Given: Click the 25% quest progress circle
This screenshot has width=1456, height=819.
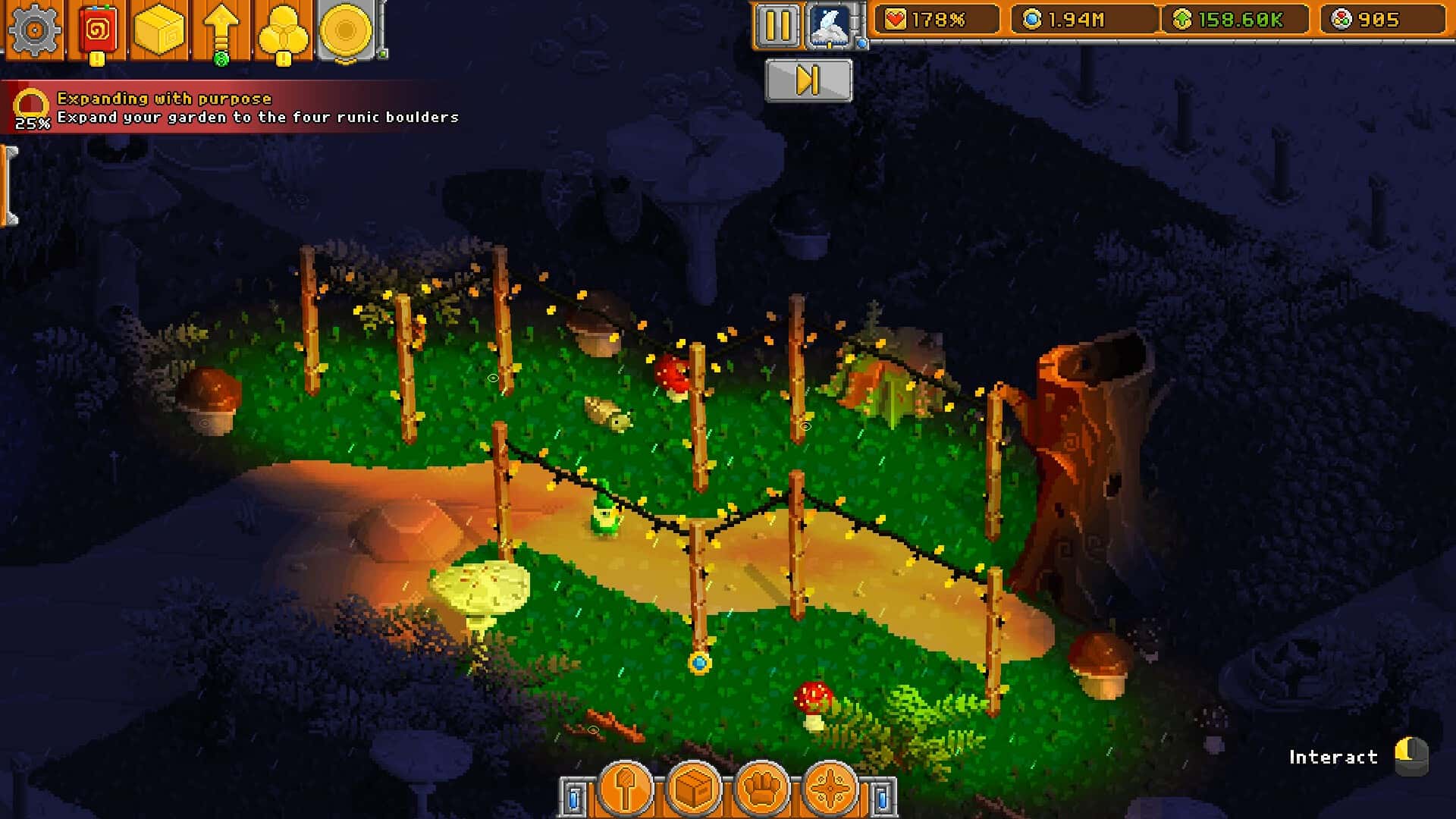Looking at the screenshot, I should 30,101.
